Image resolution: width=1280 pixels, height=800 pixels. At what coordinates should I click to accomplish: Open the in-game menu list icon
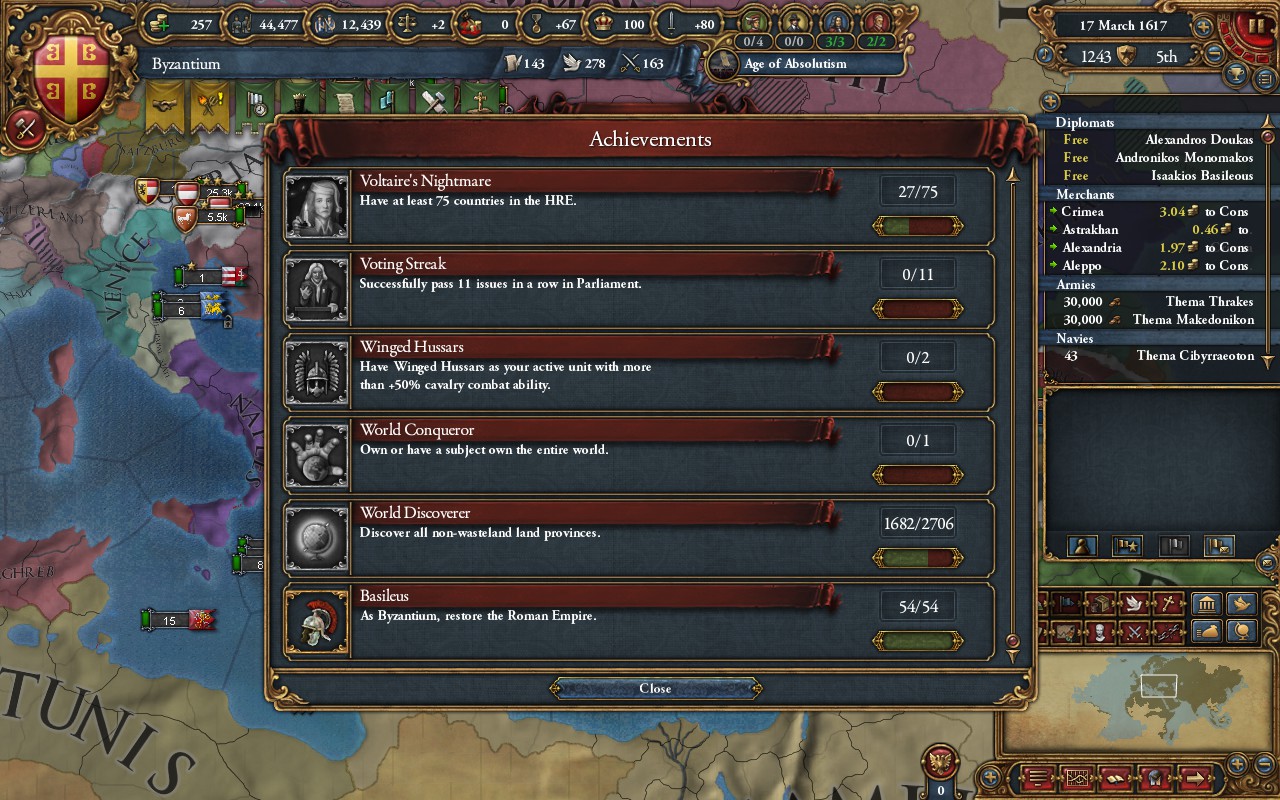click(1037, 778)
